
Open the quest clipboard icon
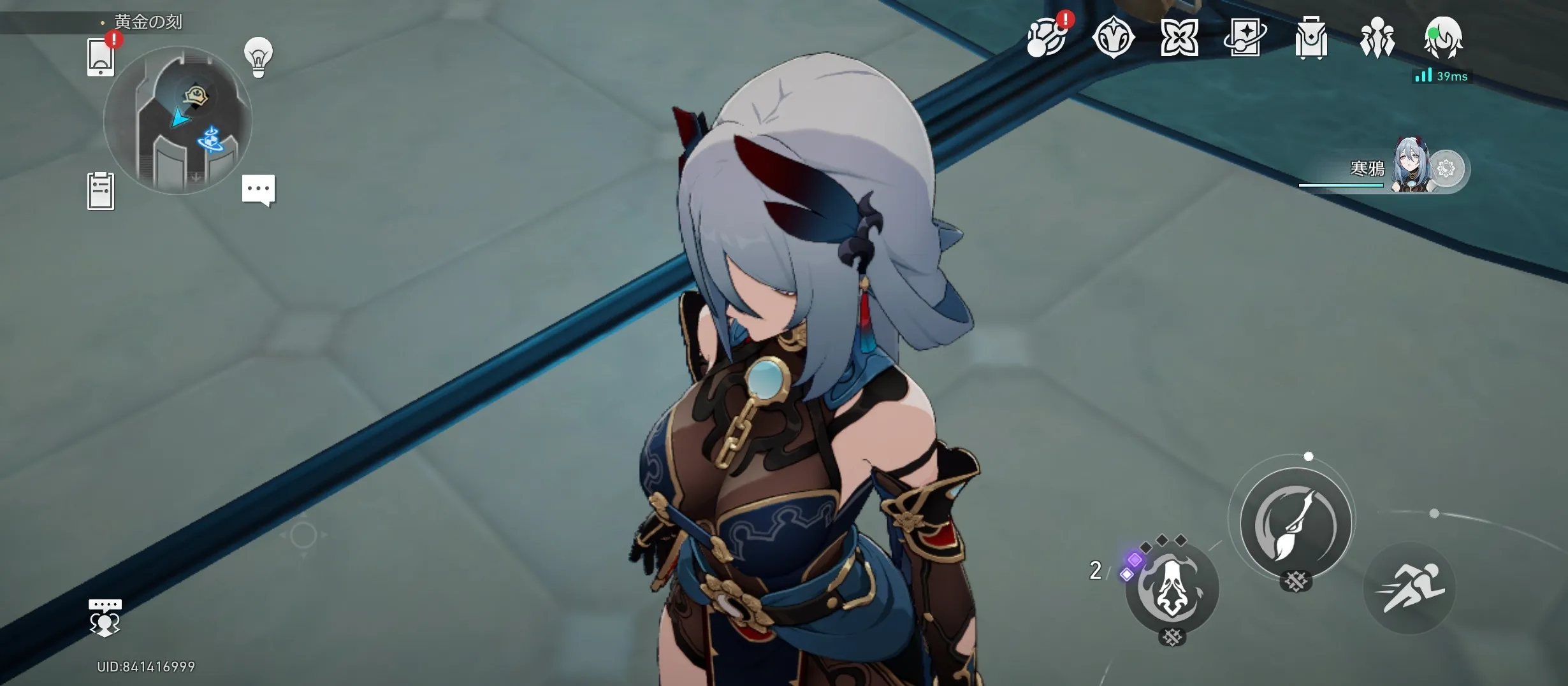(101, 190)
